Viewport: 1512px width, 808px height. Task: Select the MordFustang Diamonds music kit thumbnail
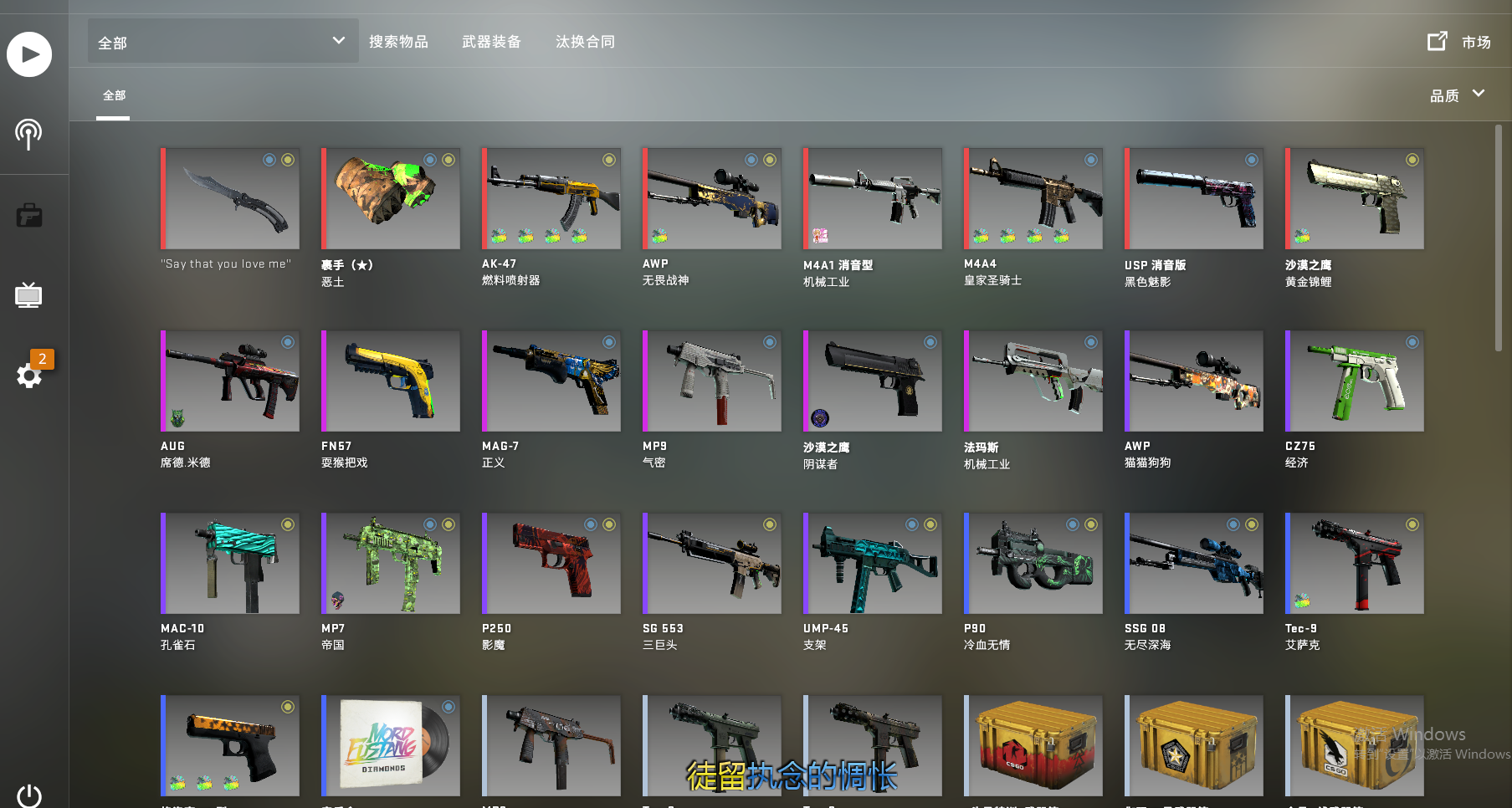tap(390, 745)
